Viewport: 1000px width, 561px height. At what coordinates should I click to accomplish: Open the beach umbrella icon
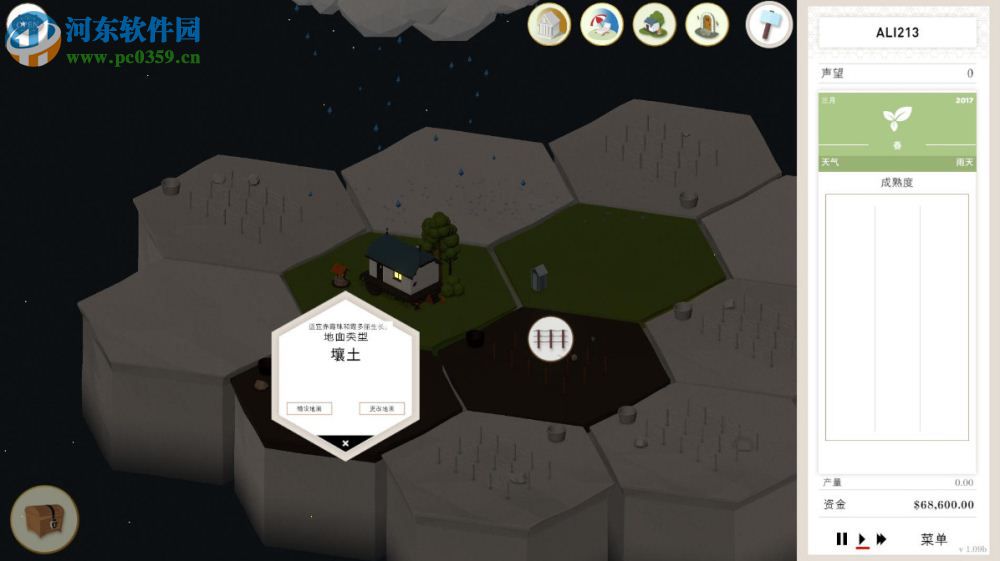[x=601, y=24]
